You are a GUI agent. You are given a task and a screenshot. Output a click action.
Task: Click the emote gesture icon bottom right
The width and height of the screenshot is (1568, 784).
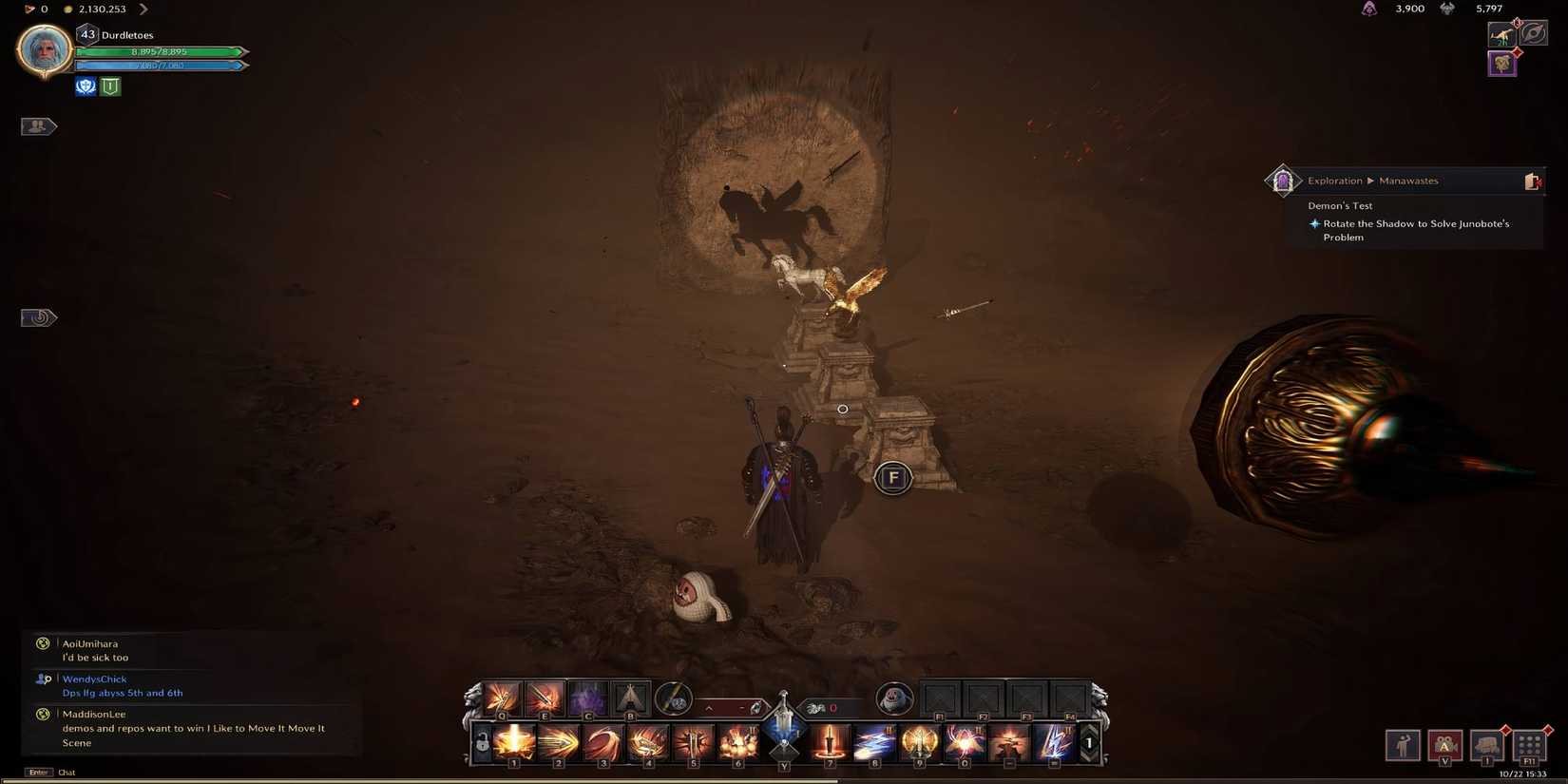(1403, 744)
